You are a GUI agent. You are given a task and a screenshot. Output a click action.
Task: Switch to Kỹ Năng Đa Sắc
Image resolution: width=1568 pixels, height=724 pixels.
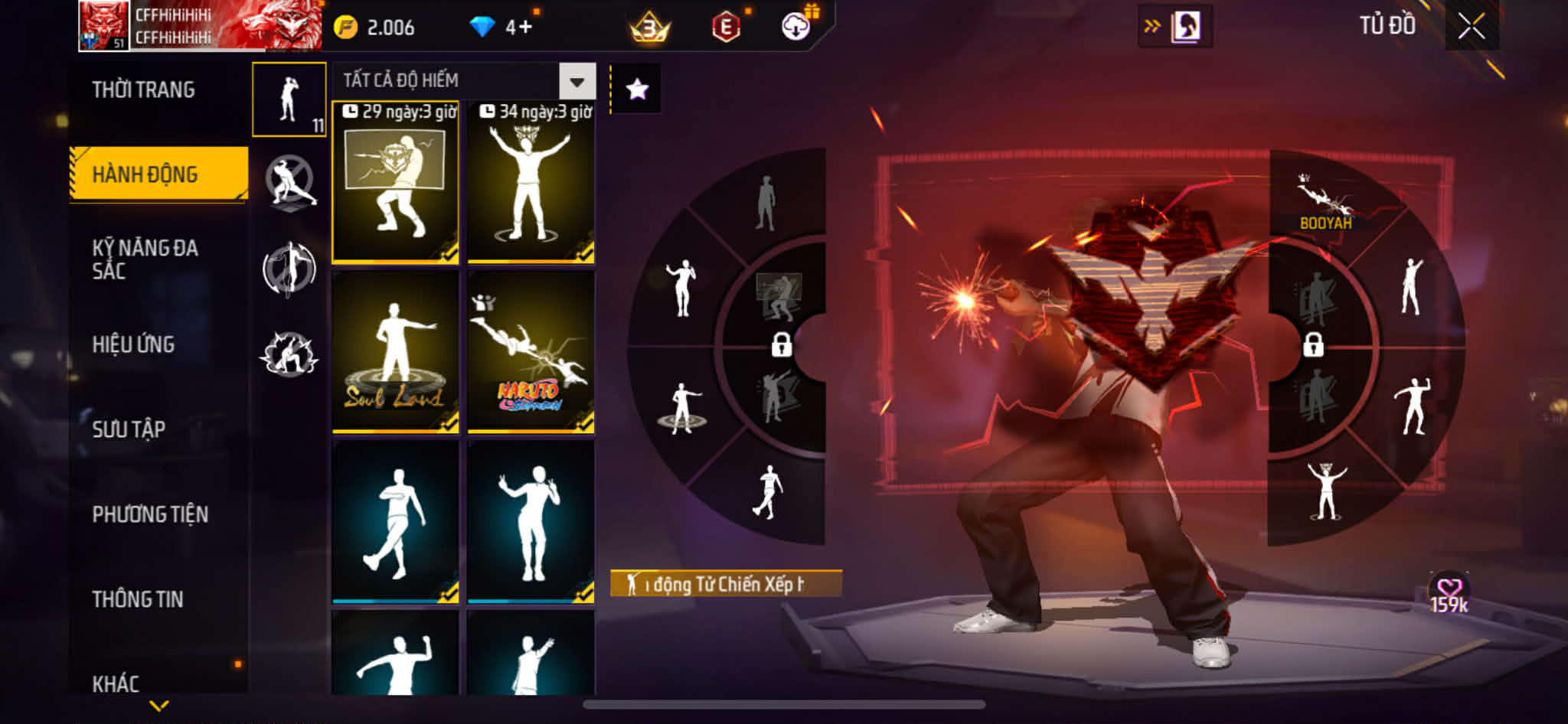coord(145,259)
